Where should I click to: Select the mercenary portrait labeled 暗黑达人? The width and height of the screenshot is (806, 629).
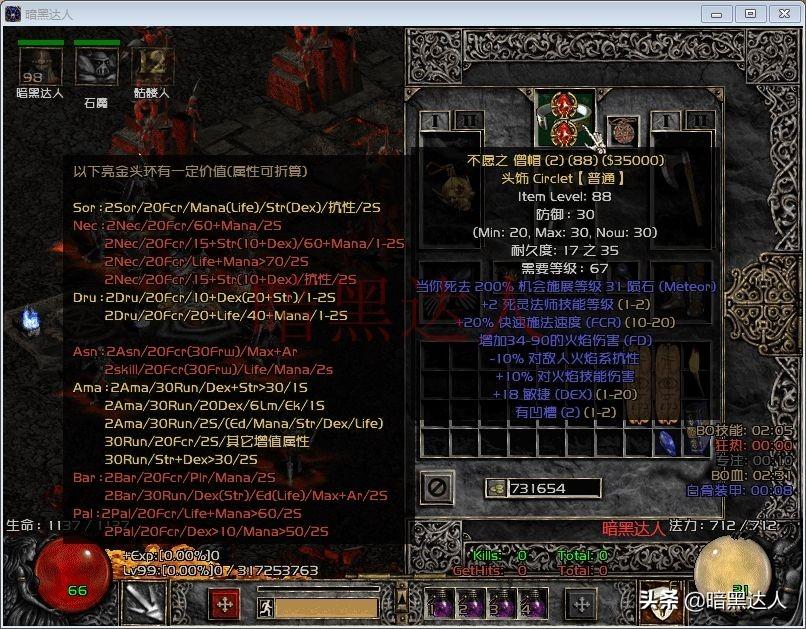[x=40, y=66]
